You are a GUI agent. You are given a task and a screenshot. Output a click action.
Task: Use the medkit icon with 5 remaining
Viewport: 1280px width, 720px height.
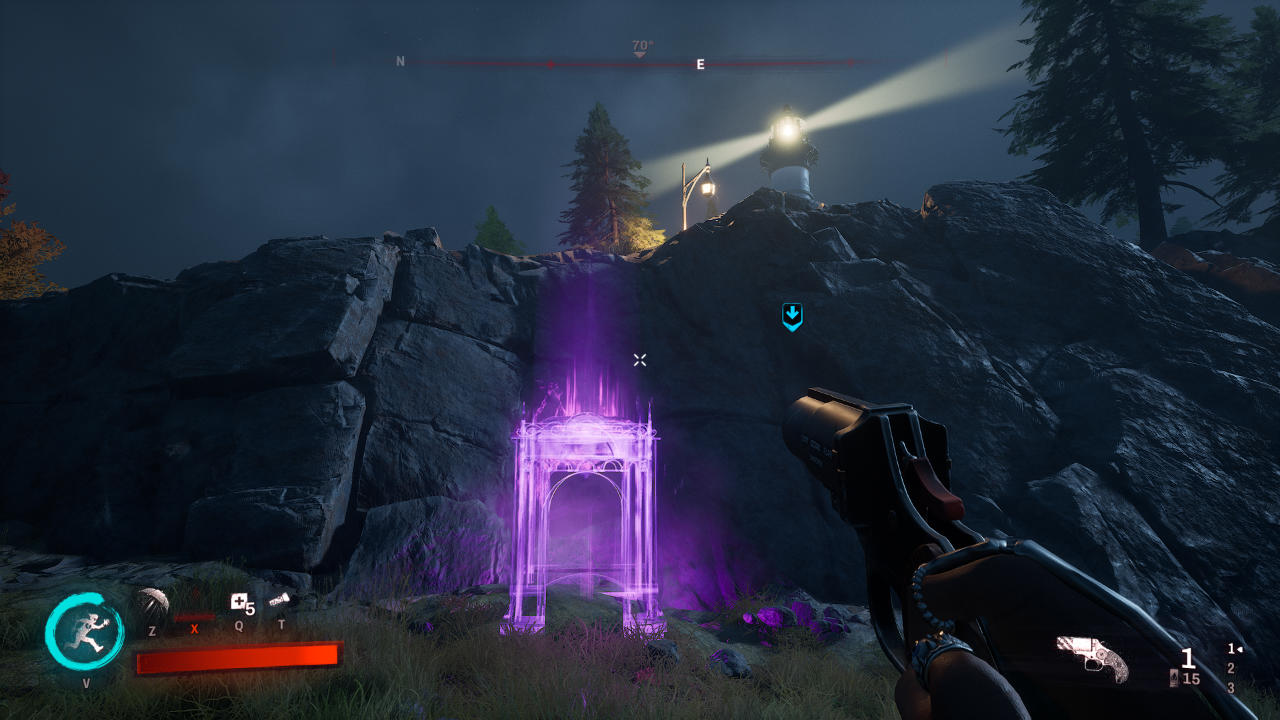[240, 602]
